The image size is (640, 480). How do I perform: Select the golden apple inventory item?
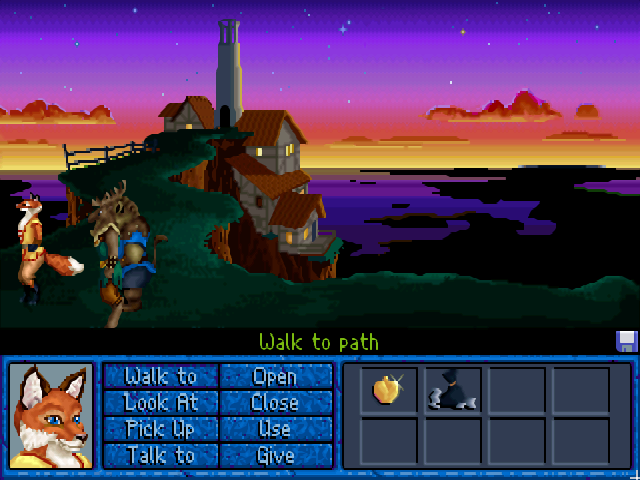pos(388,389)
